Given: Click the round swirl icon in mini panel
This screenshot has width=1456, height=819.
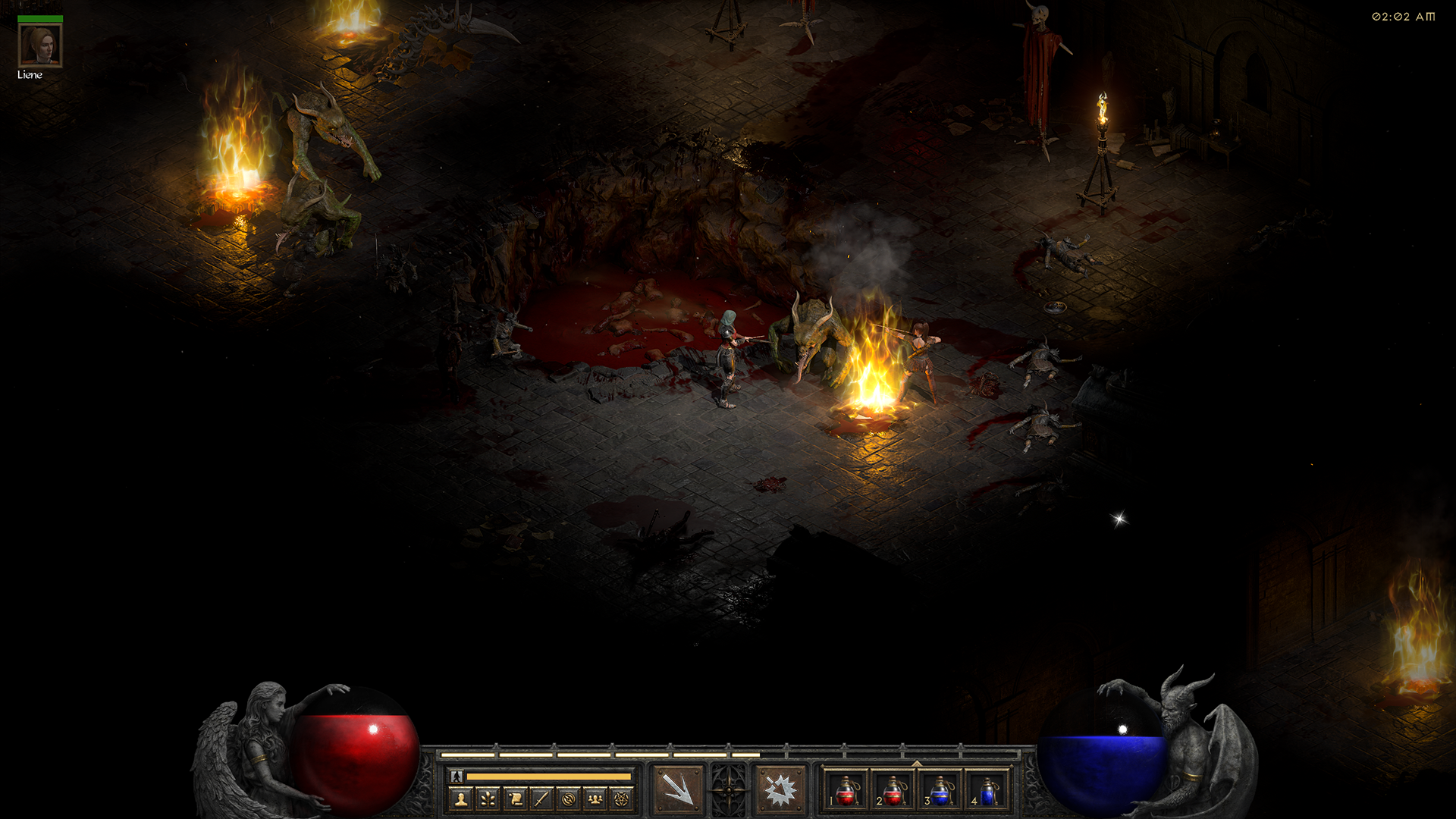Looking at the screenshot, I should (568, 799).
